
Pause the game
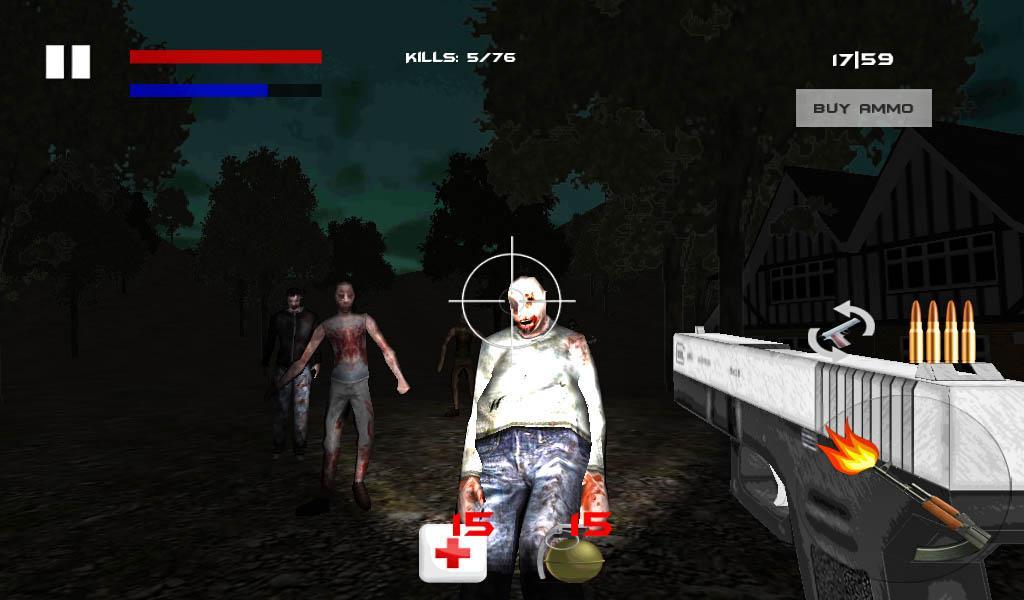click(68, 62)
